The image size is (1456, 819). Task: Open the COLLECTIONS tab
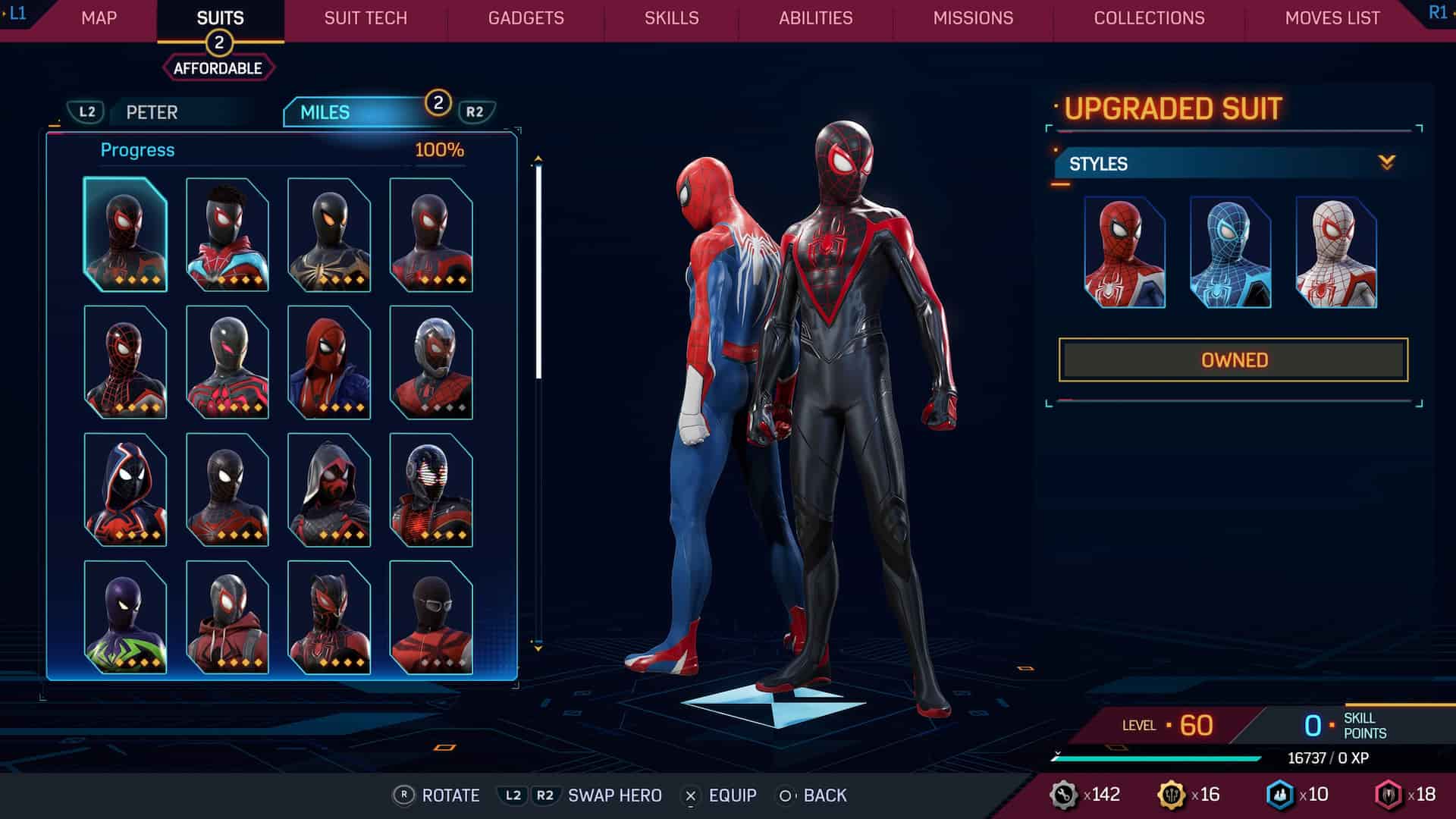pyautogui.click(x=1148, y=18)
